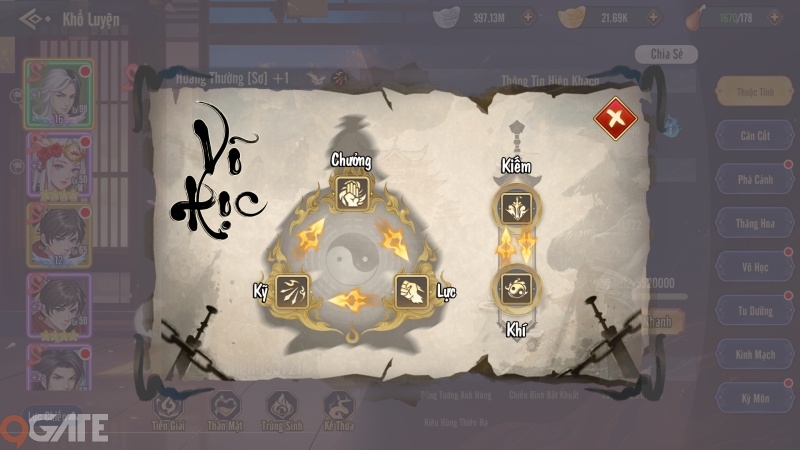
Task: Click the Chia Sẻ share button
Action: (x=666, y=54)
